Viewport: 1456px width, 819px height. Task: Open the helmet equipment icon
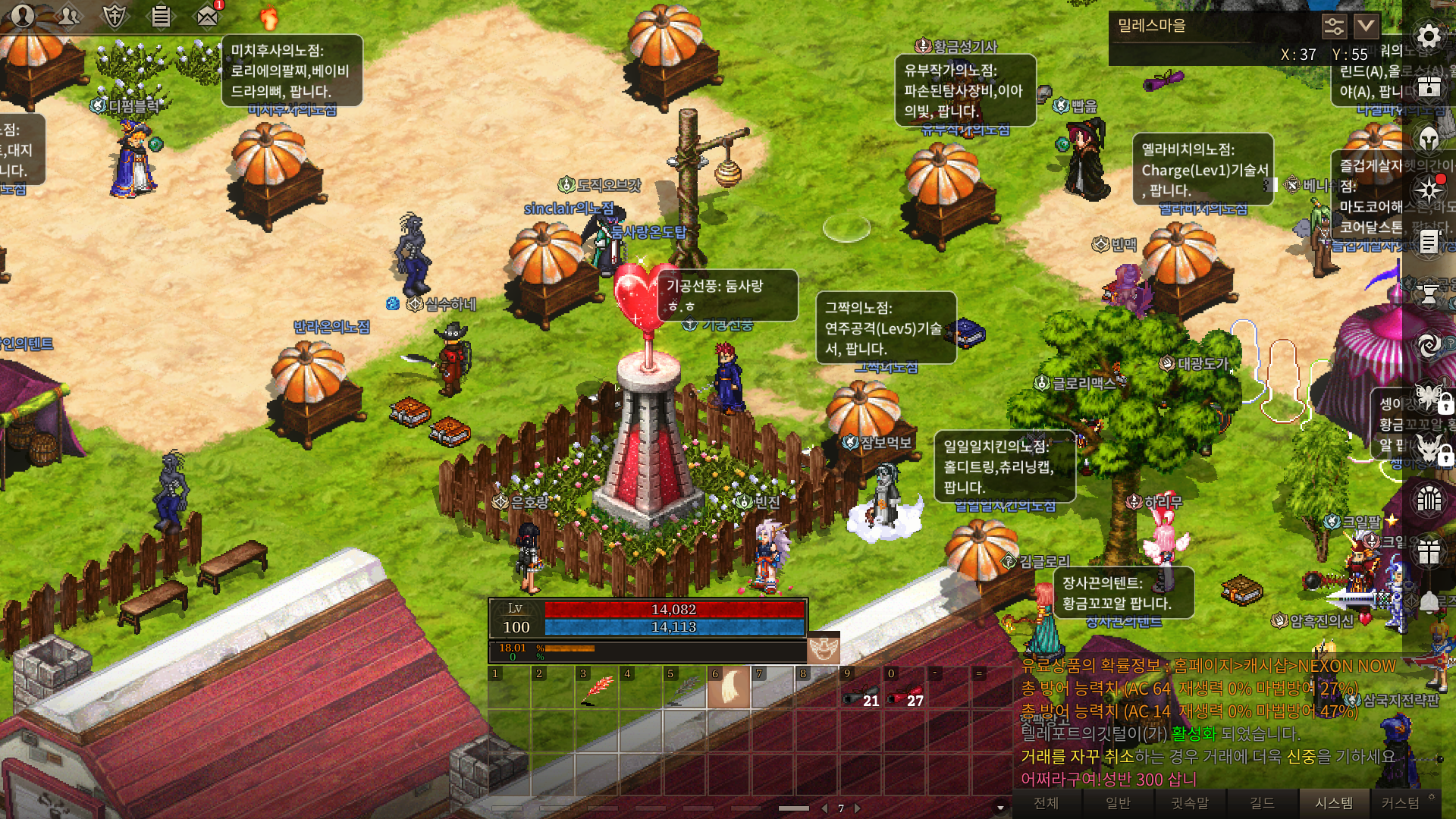1429,139
